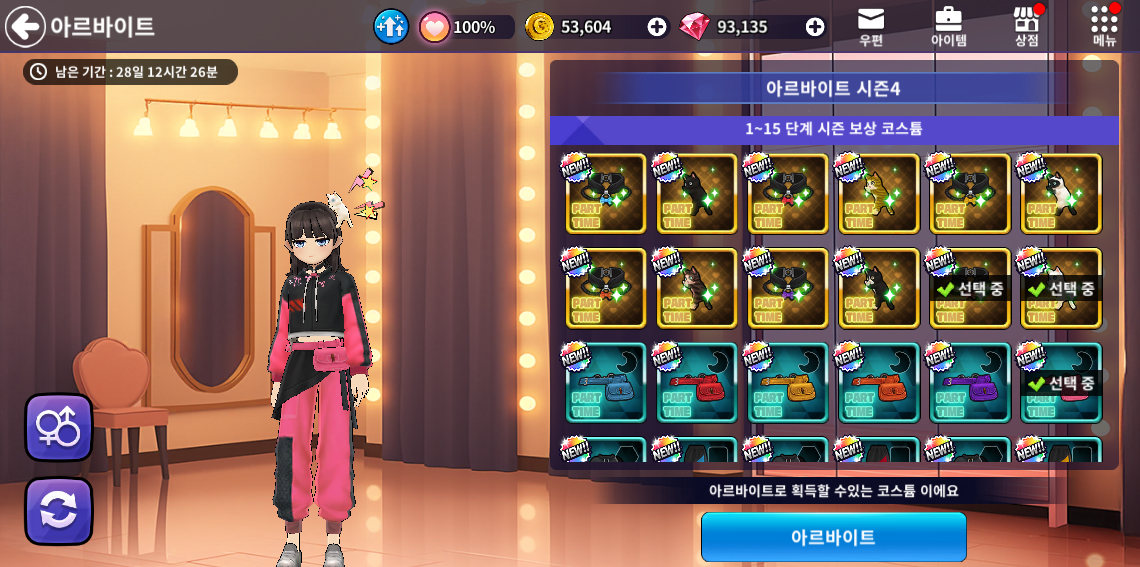Open the 아이템 inventory
The width and height of the screenshot is (1140, 567).
tap(948, 26)
